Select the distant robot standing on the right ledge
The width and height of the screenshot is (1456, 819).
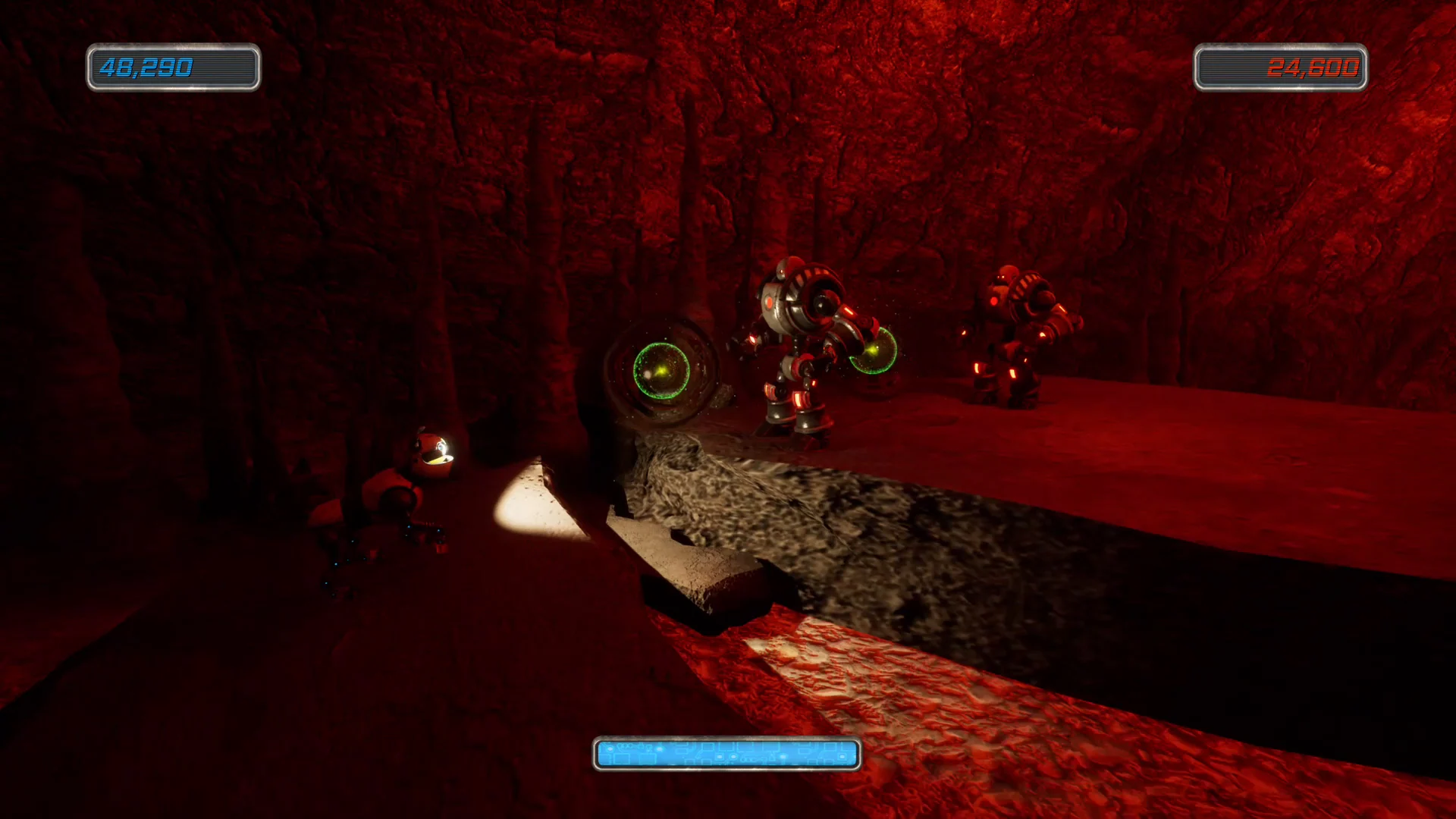[1020, 334]
